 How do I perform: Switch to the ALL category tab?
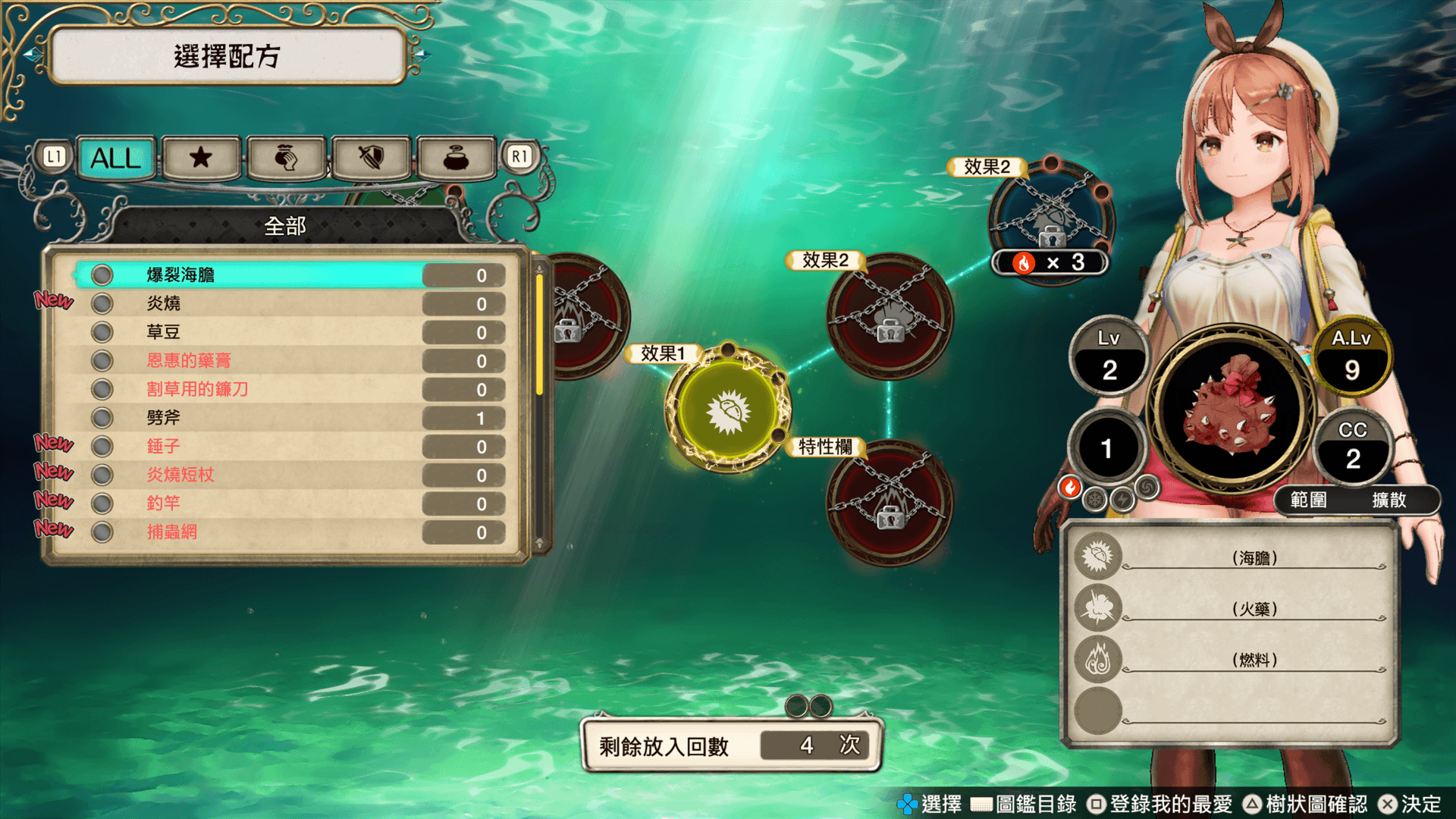tap(116, 158)
